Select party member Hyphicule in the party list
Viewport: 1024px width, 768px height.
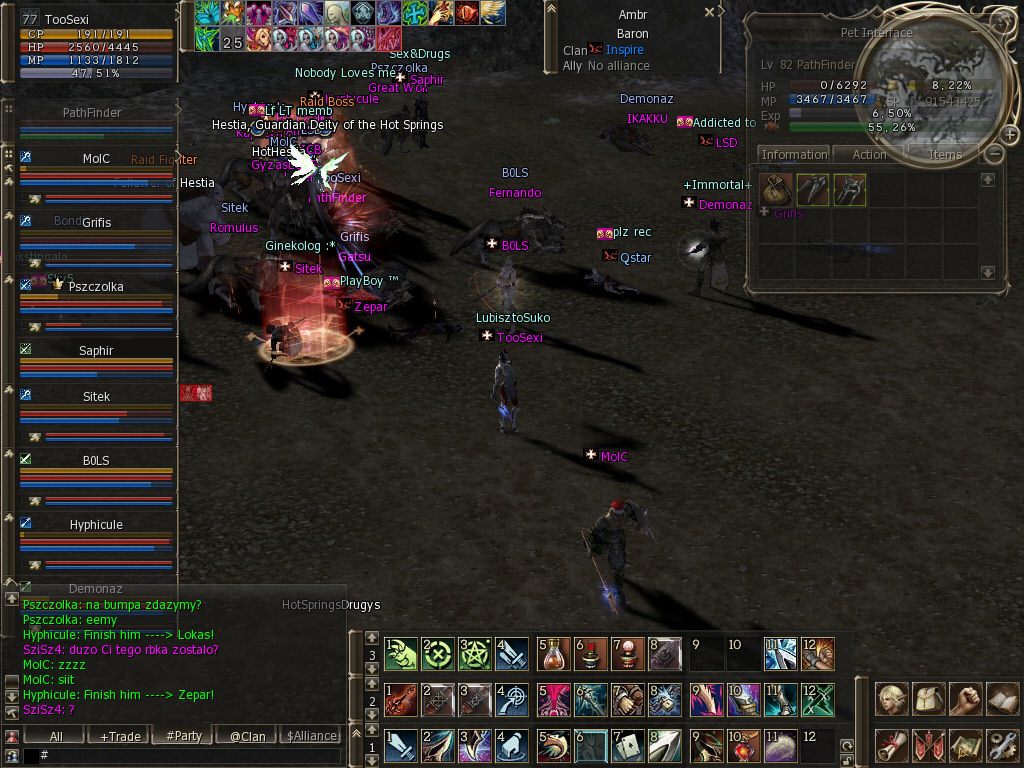[96, 525]
